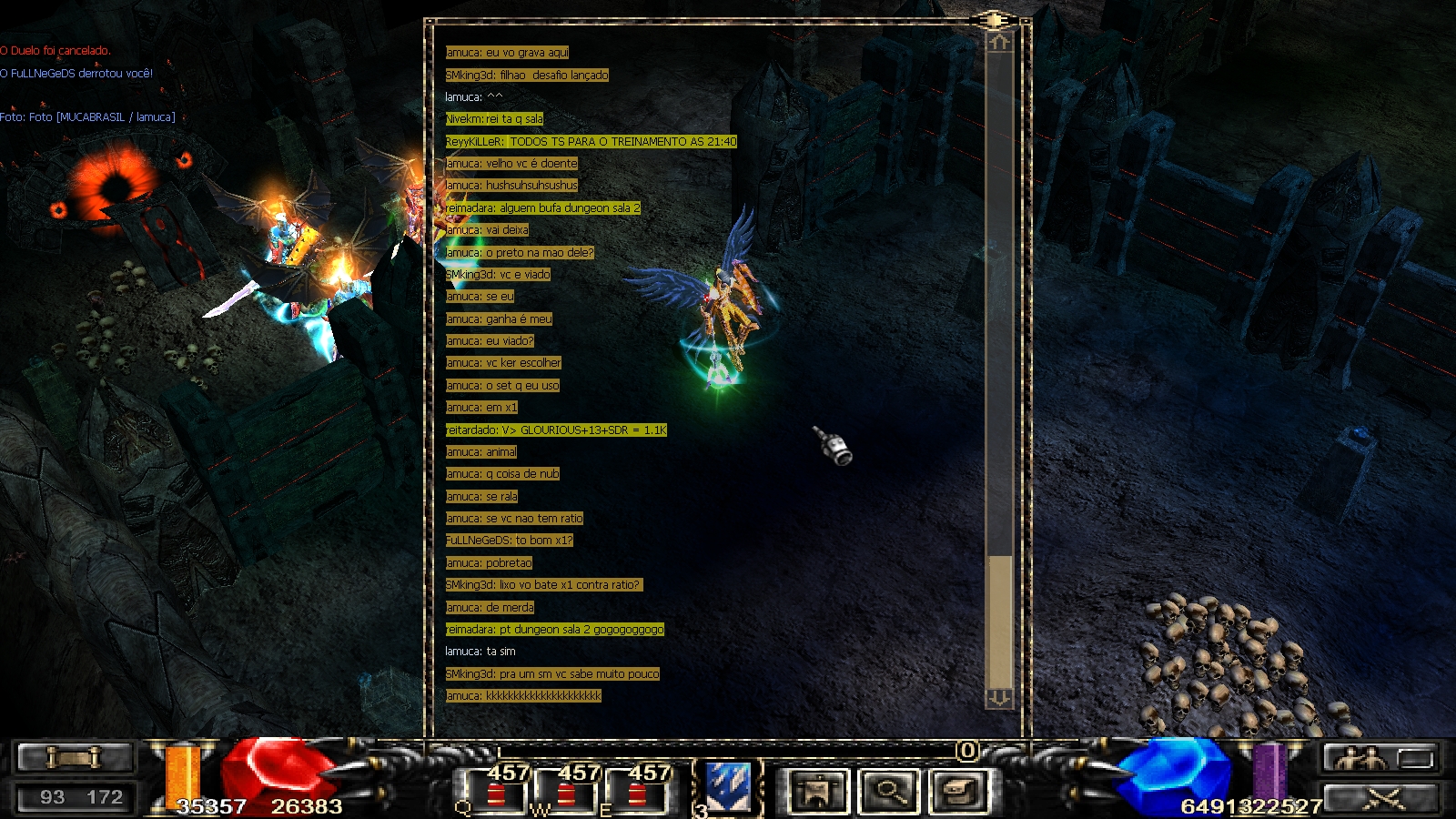The width and height of the screenshot is (1456, 819).
Task: Select the W potion hotkey slot
Action: click(x=566, y=790)
